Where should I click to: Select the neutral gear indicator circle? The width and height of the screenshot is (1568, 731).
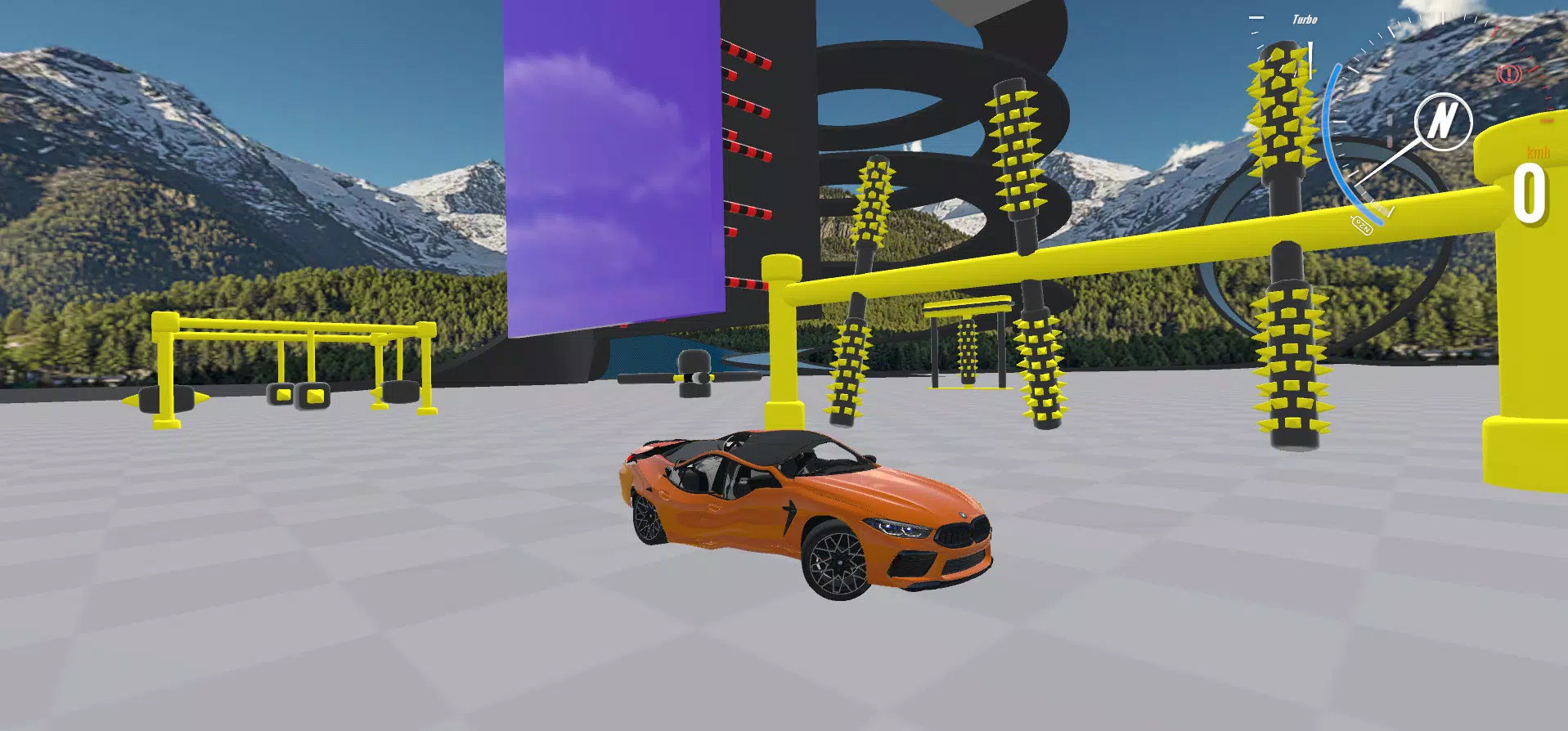click(x=1443, y=121)
